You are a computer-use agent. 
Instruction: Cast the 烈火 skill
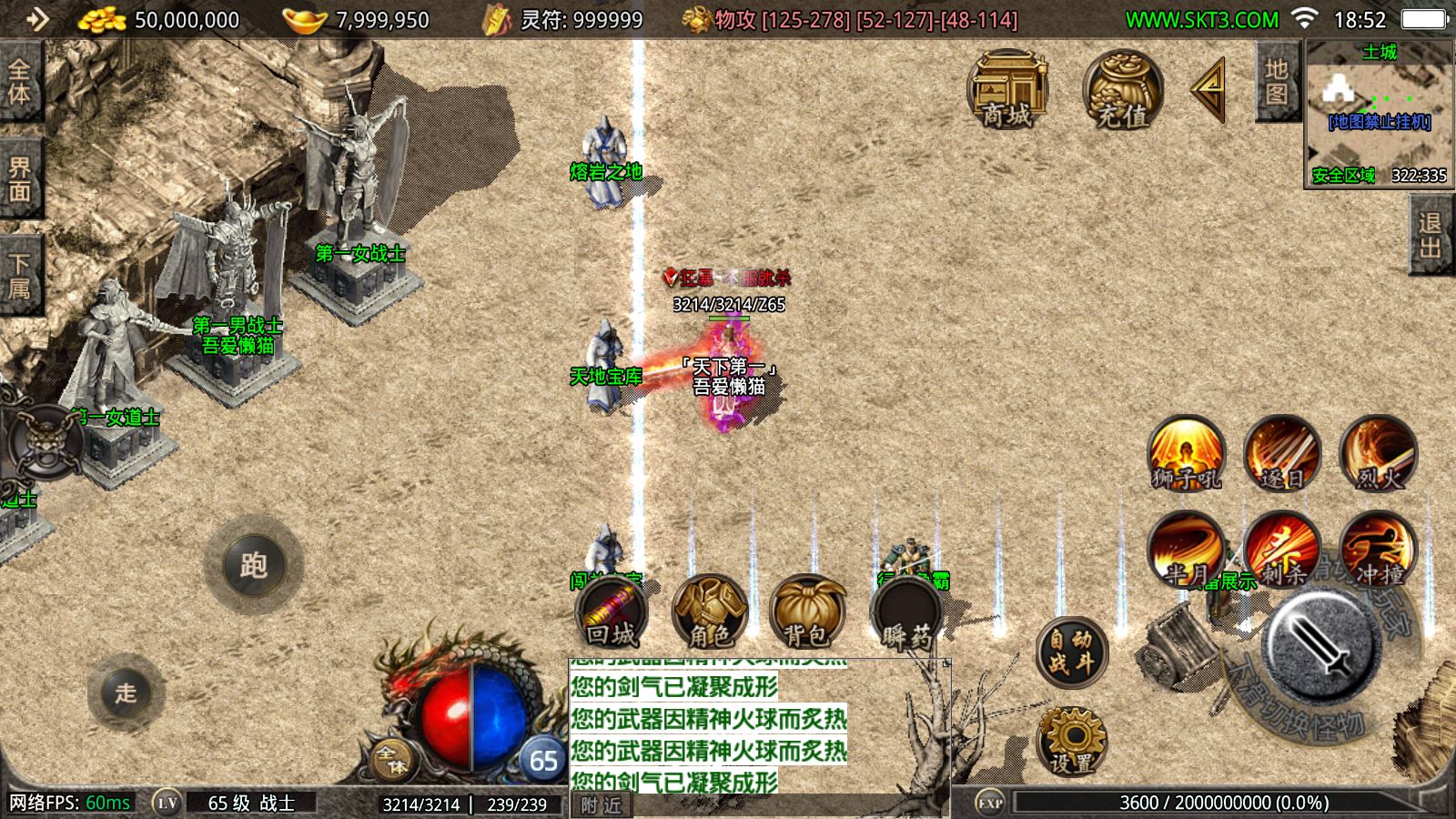click(x=1378, y=453)
